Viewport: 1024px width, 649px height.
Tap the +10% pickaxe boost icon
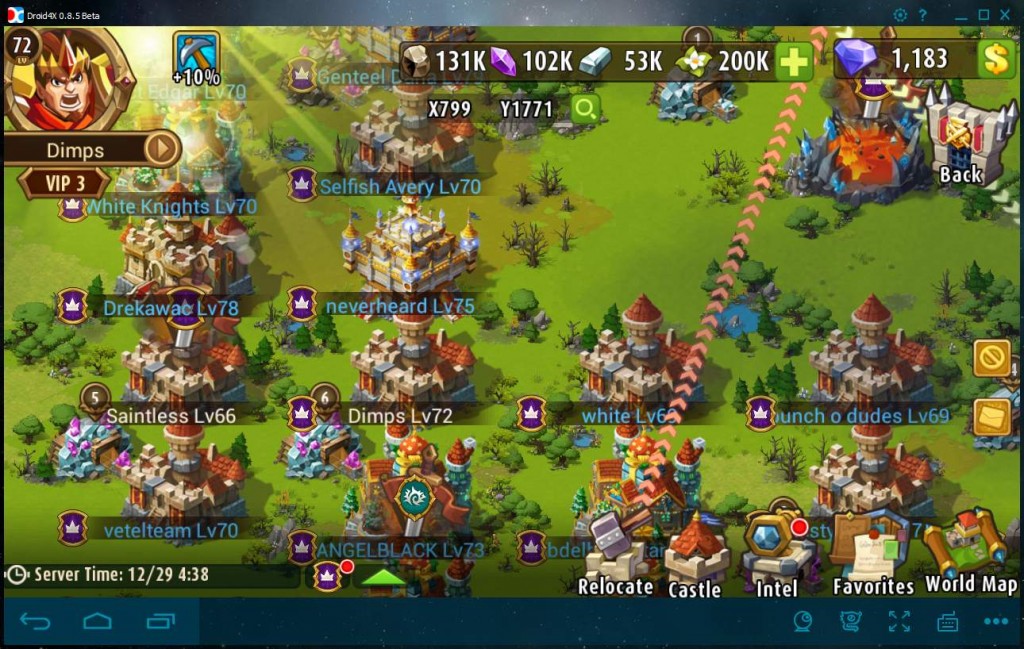pyautogui.click(x=196, y=58)
